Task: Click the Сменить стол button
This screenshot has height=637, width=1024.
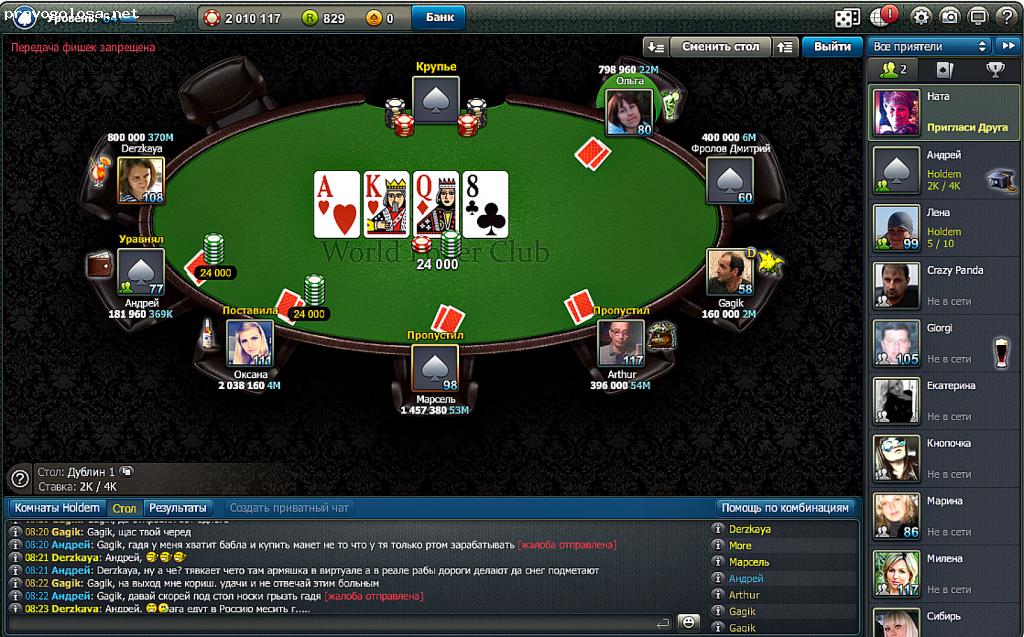Action: point(720,46)
